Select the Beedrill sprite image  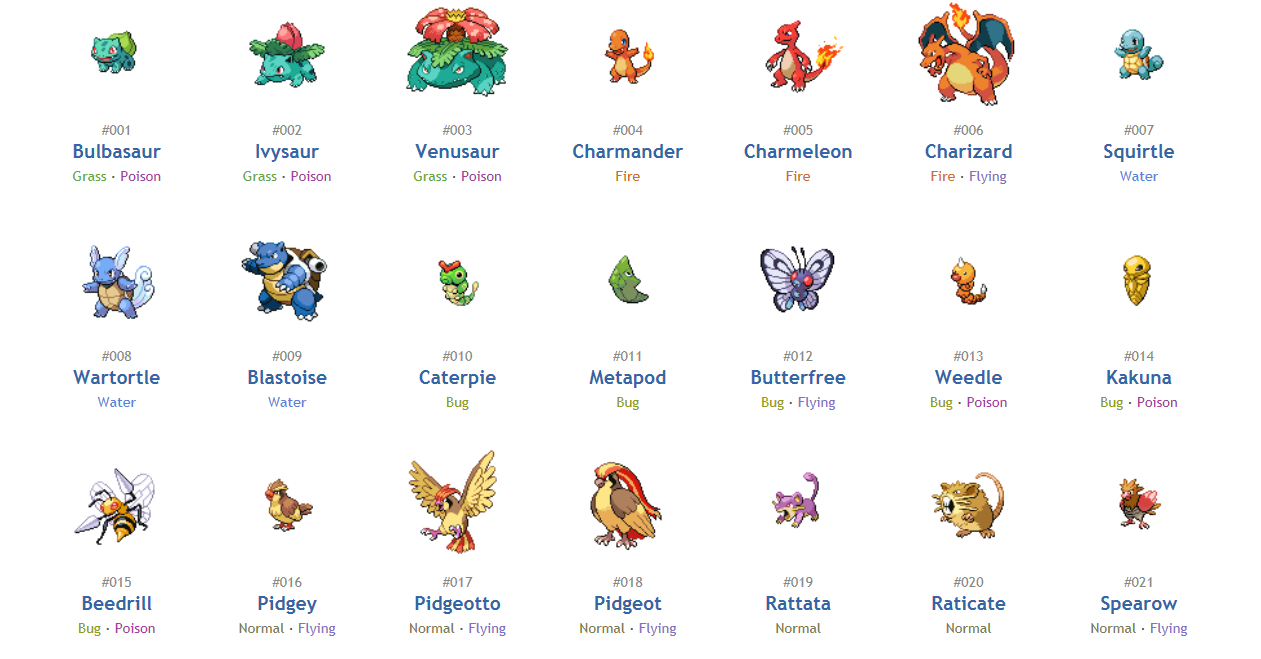(x=116, y=505)
